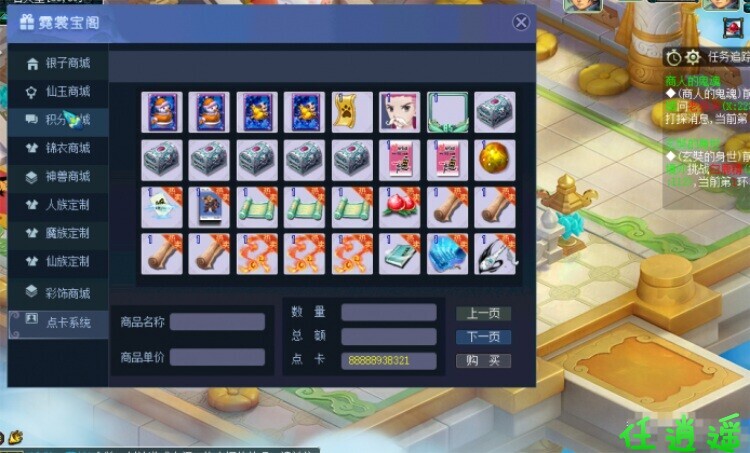Select the yellow paw print talisman item
Viewport: 750px width, 453px height.
pos(351,112)
